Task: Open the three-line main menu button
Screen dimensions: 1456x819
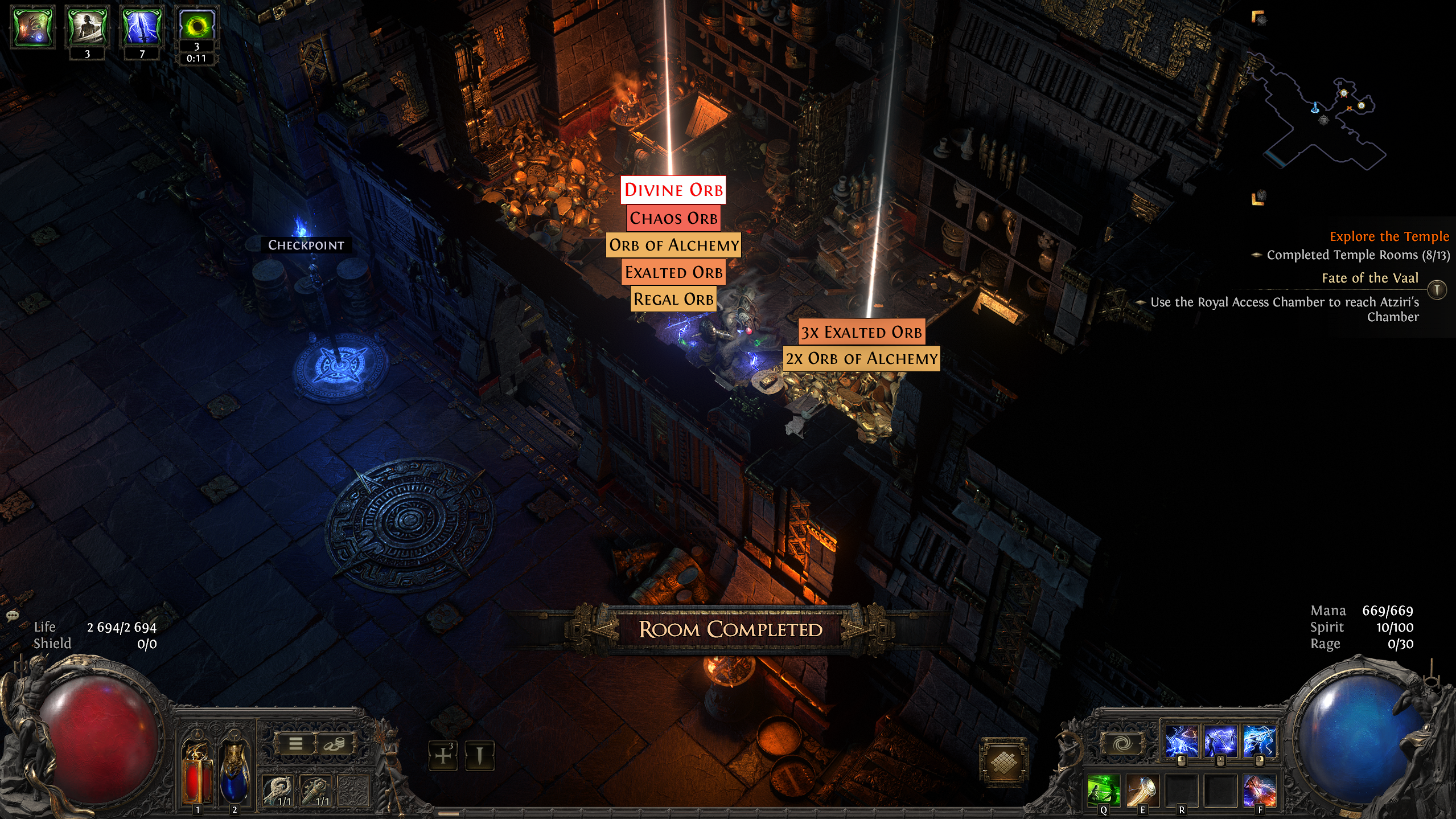Action: click(295, 743)
